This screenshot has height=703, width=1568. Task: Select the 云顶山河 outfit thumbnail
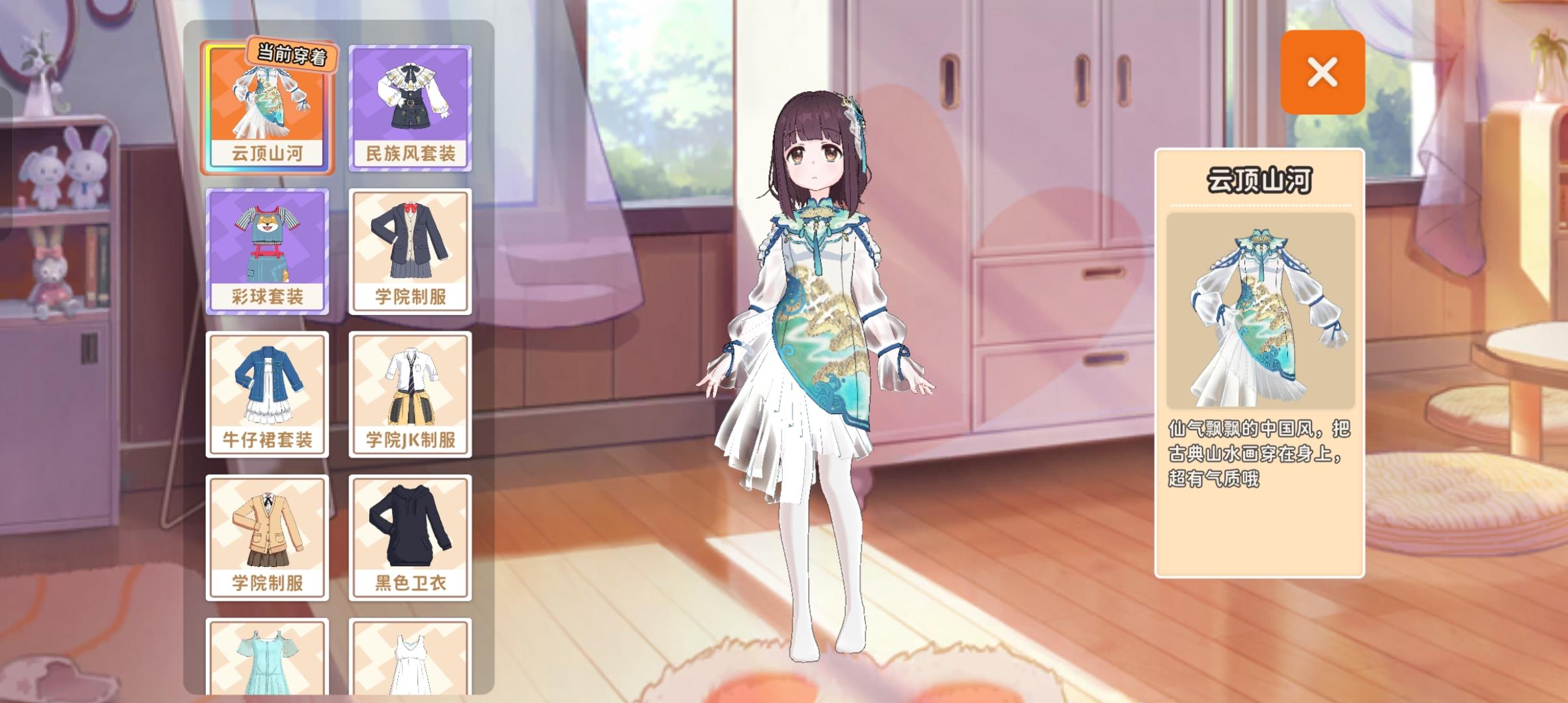tap(268, 107)
